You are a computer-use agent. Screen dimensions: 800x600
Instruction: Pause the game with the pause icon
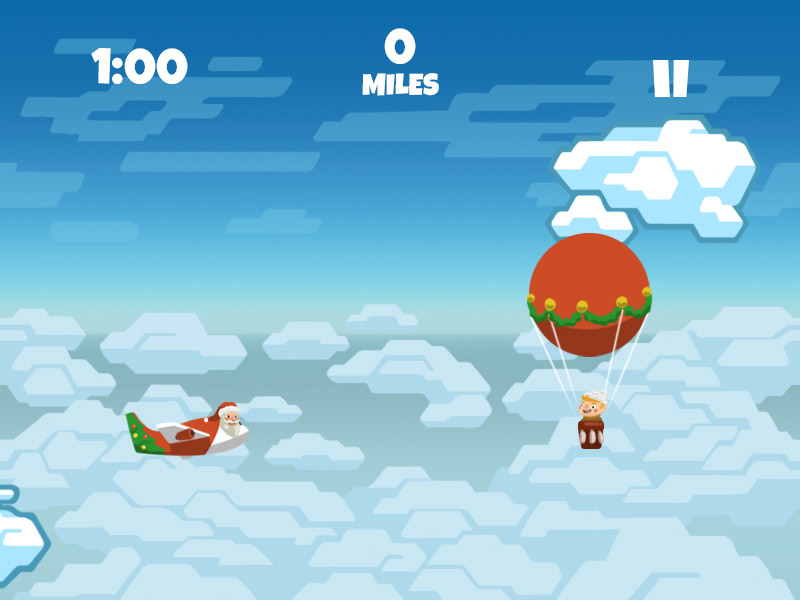[x=670, y=79]
